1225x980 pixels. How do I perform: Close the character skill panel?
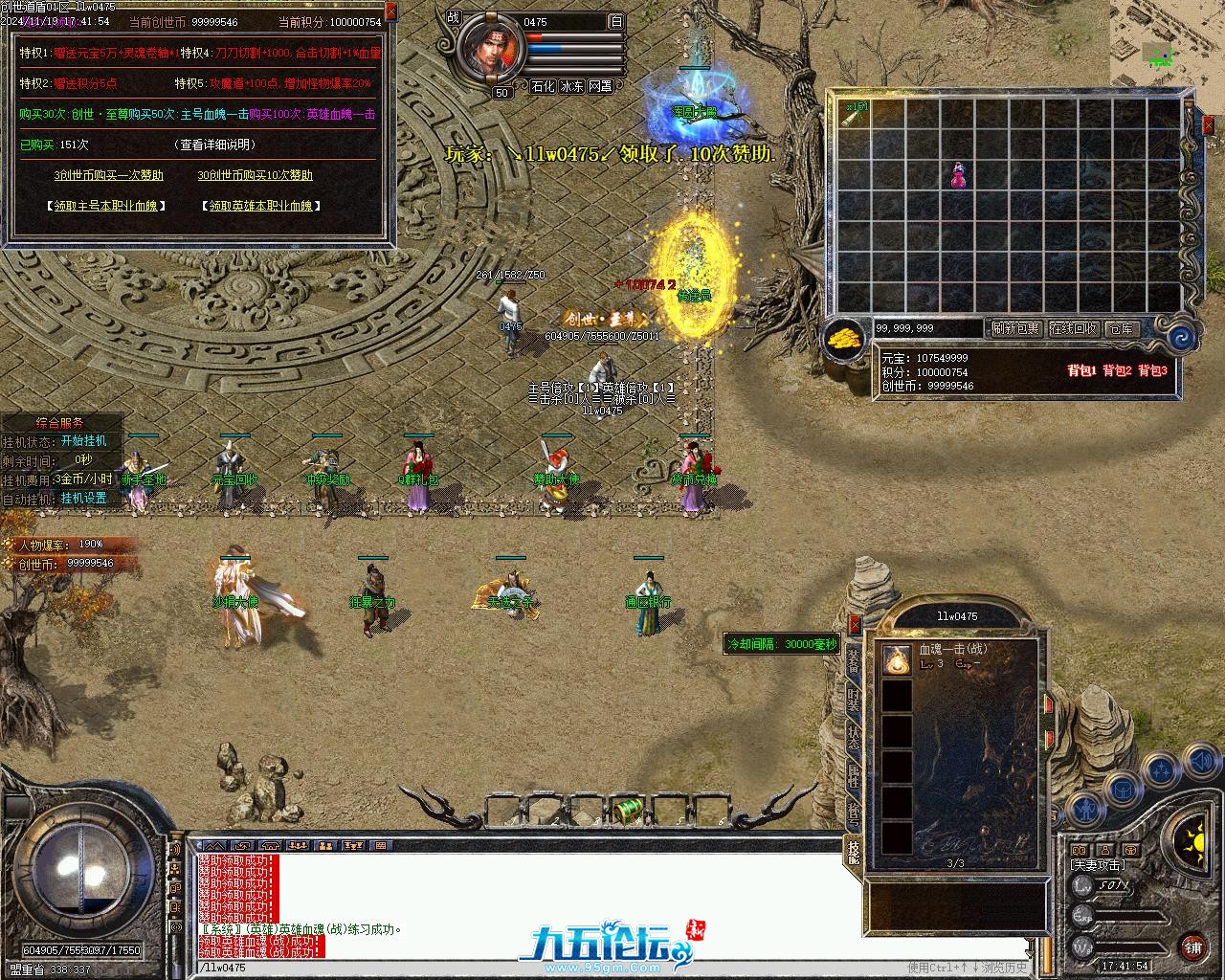click(855, 623)
